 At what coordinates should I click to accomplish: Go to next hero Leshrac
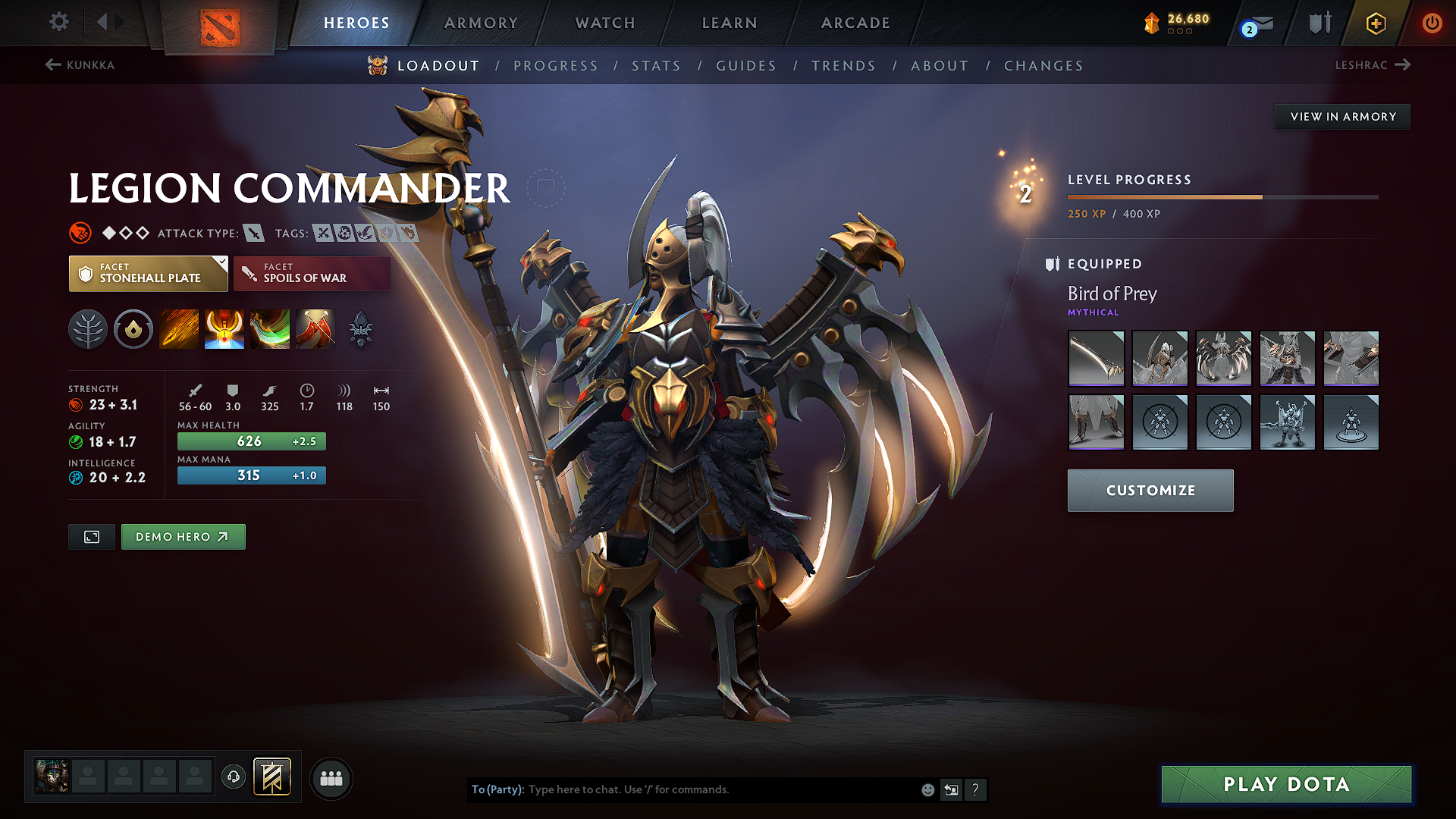pos(1373,65)
